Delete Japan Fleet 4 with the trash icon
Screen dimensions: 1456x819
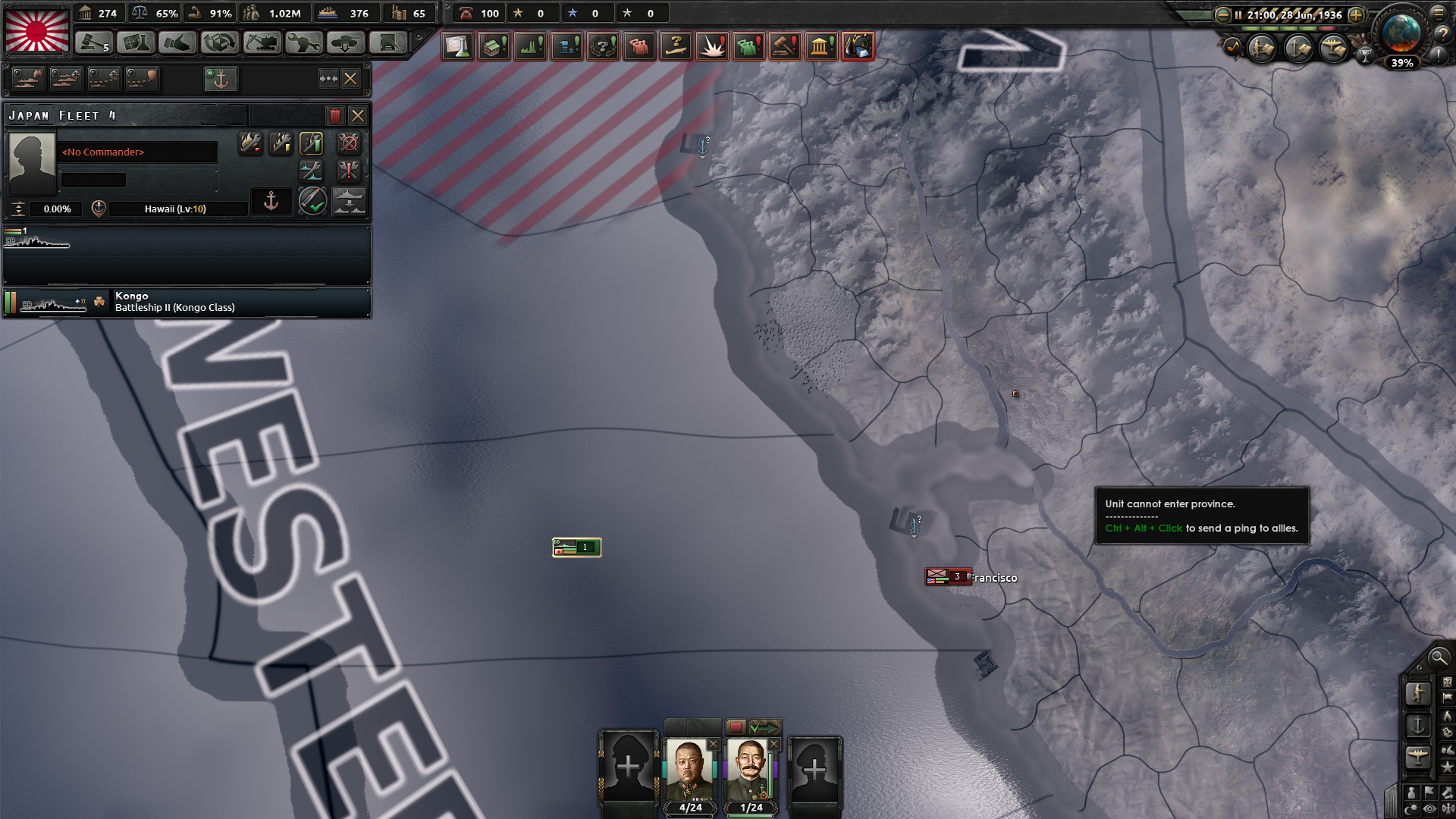335,115
